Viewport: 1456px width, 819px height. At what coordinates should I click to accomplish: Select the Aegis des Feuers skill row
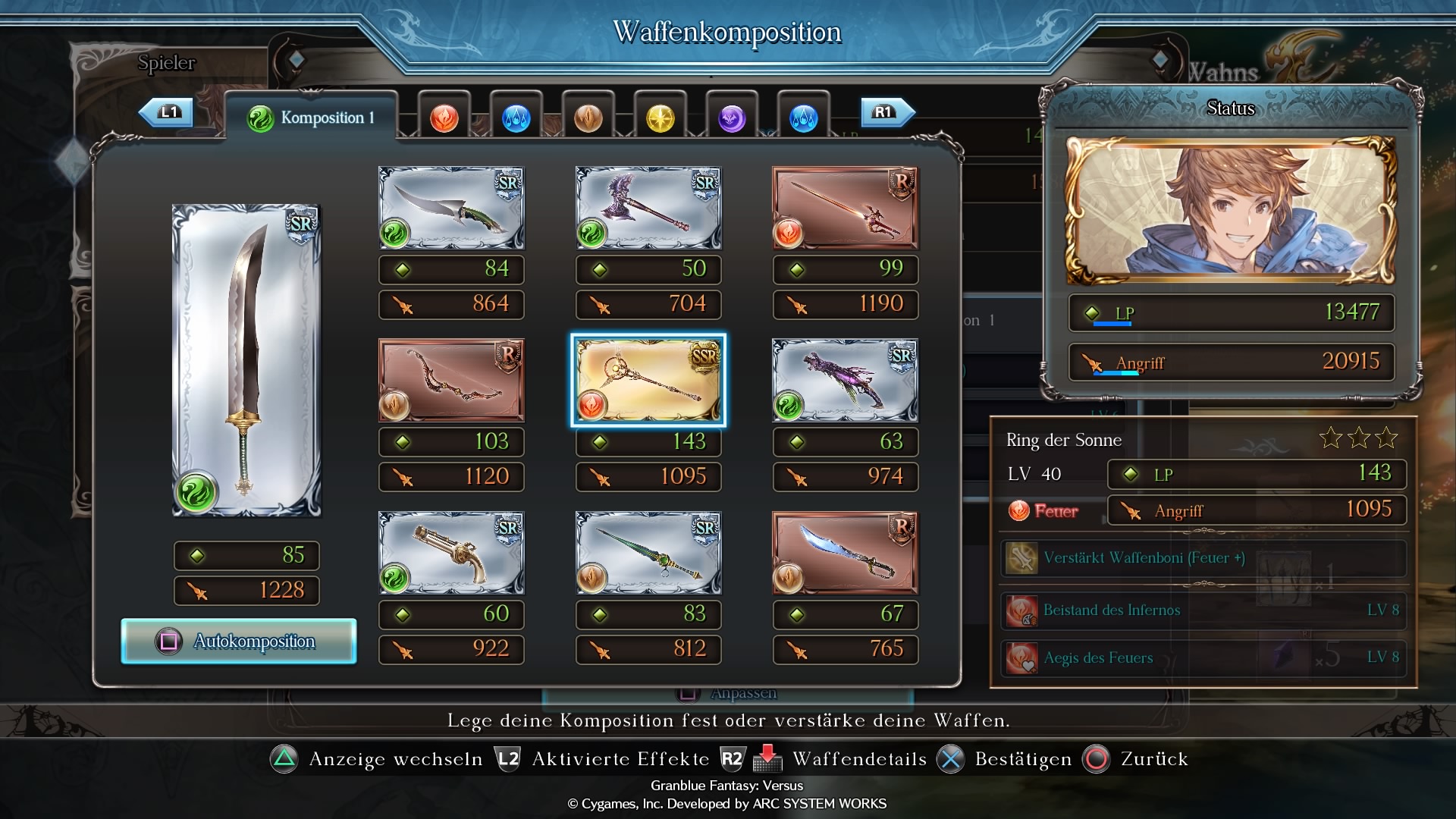tap(1203, 657)
